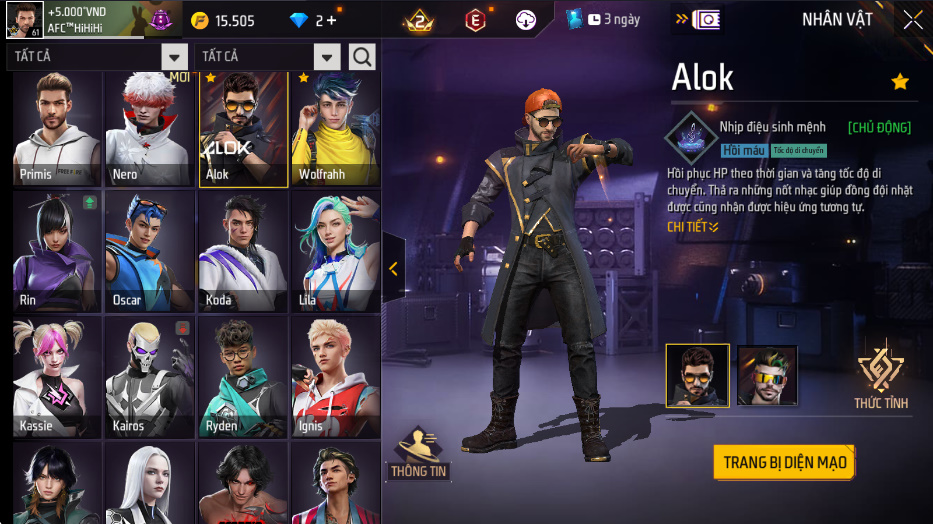Image resolution: width=933 pixels, height=524 pixels.
Task: Select Wolfrahh from the character list
Action: (x=336, y=130)
